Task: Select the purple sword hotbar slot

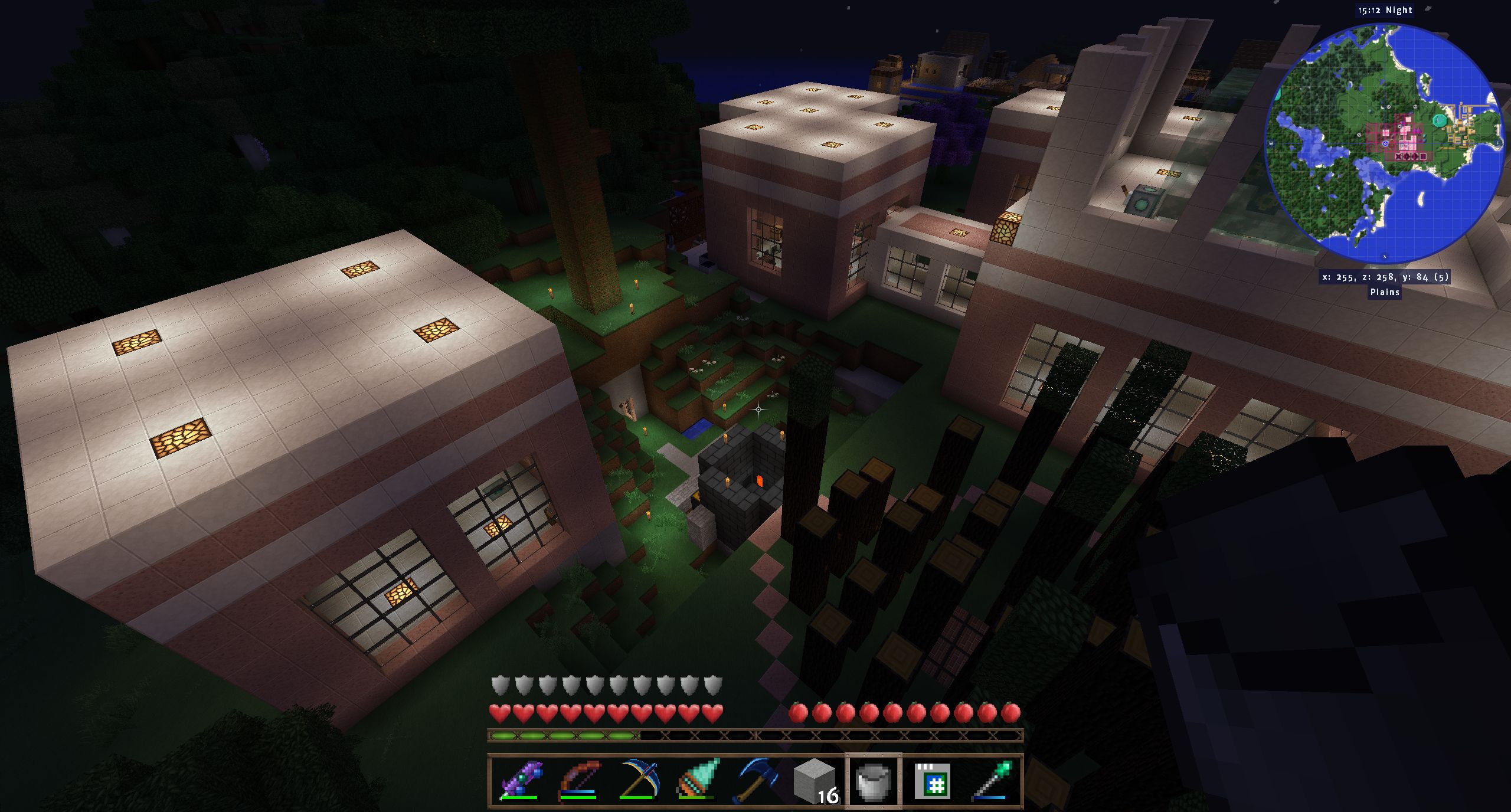Action: click(x=519, y=781)
